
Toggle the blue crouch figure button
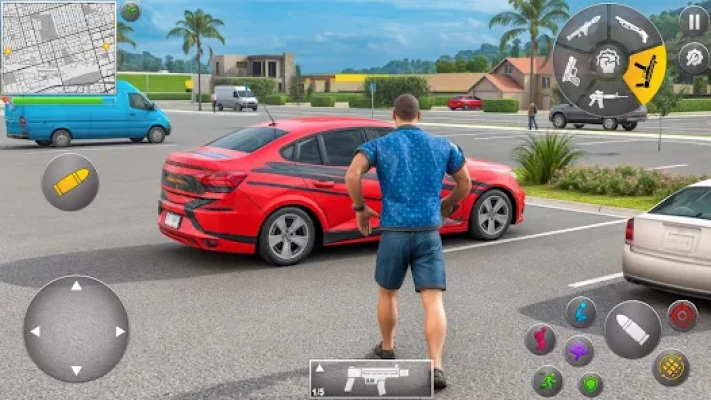(x=581, y=312)
